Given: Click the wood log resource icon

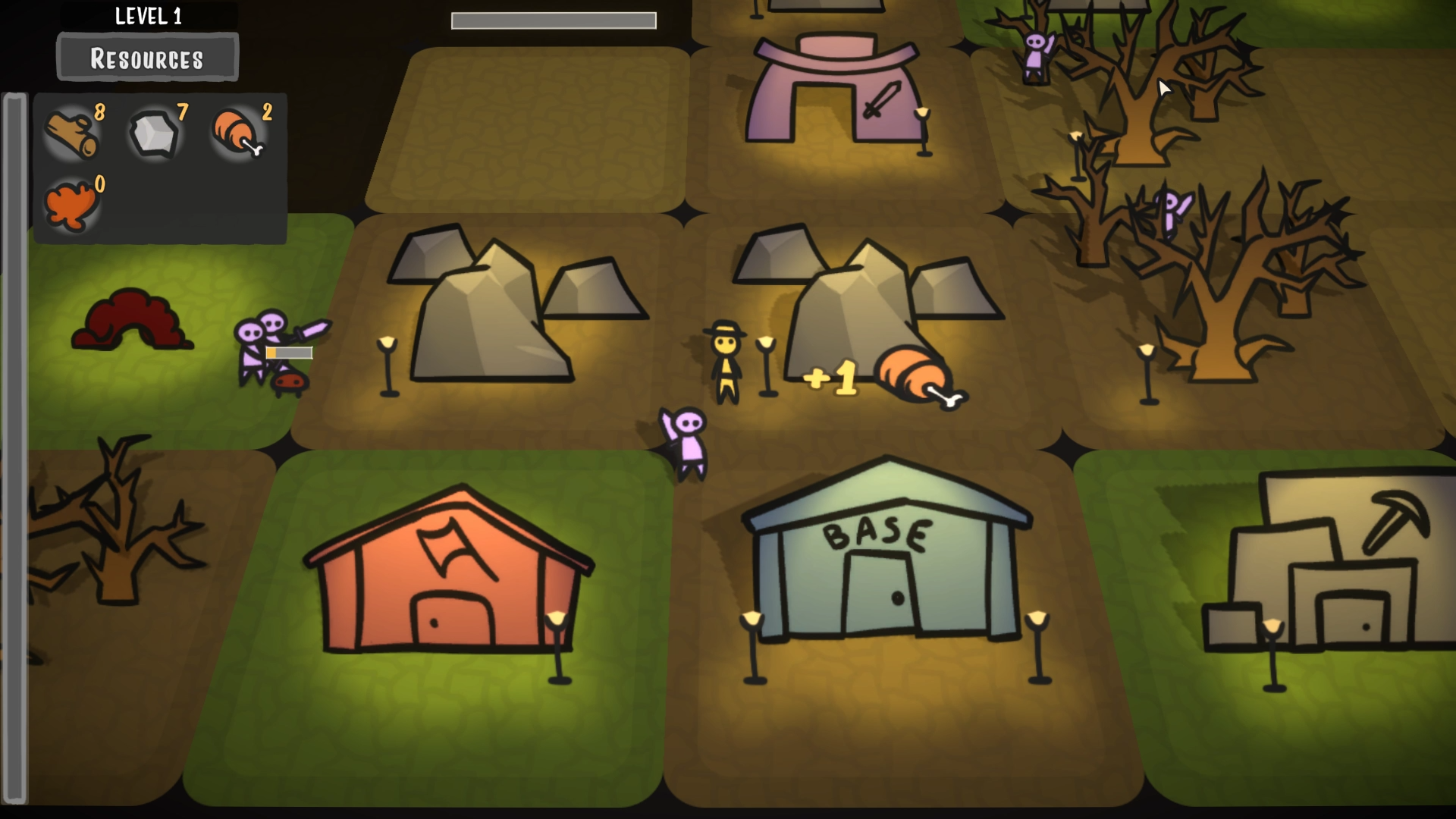Looking at the screenshot, I should pyautogui.click(x=72, y=133).
